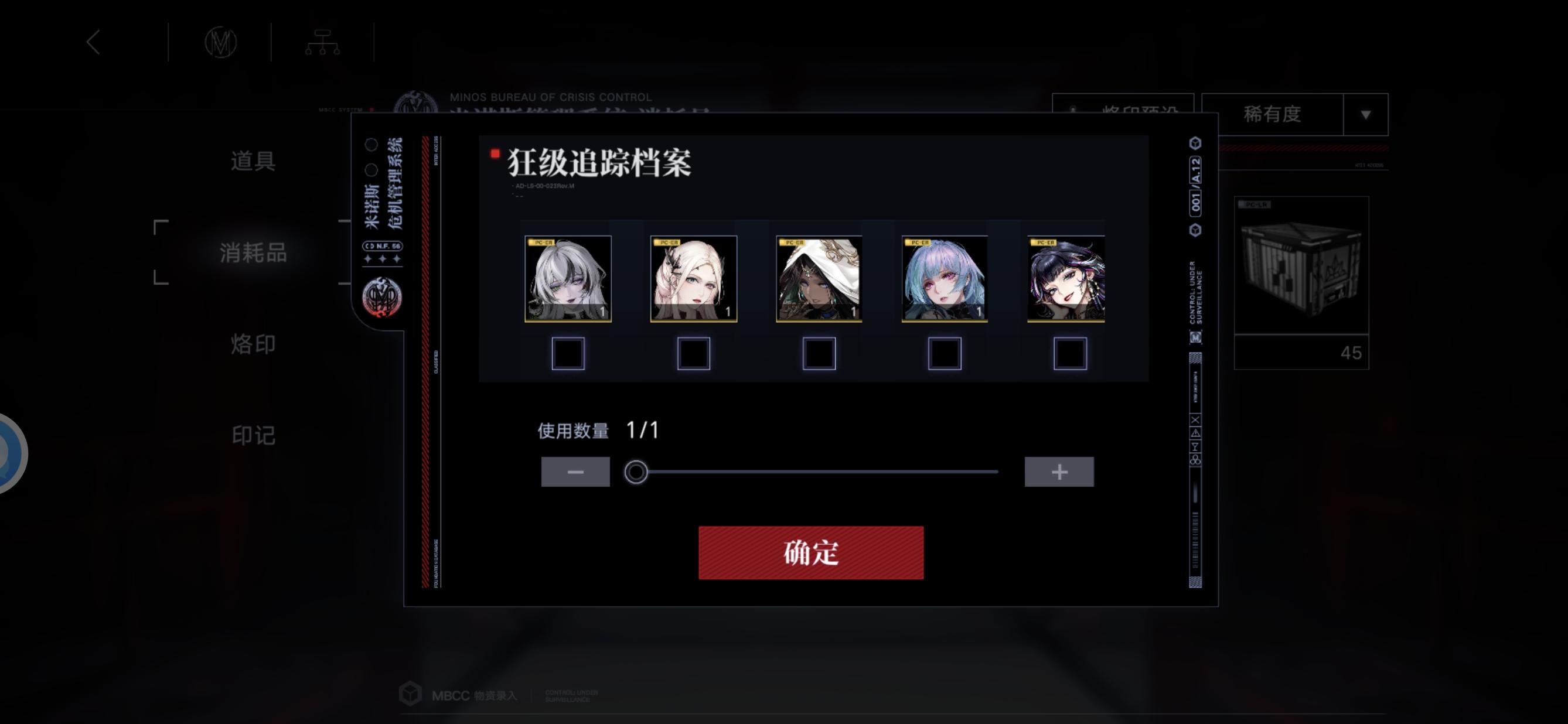Click the downward triangle next to 稀有度
The image size is (1568, 724).
pos(1365,114)
